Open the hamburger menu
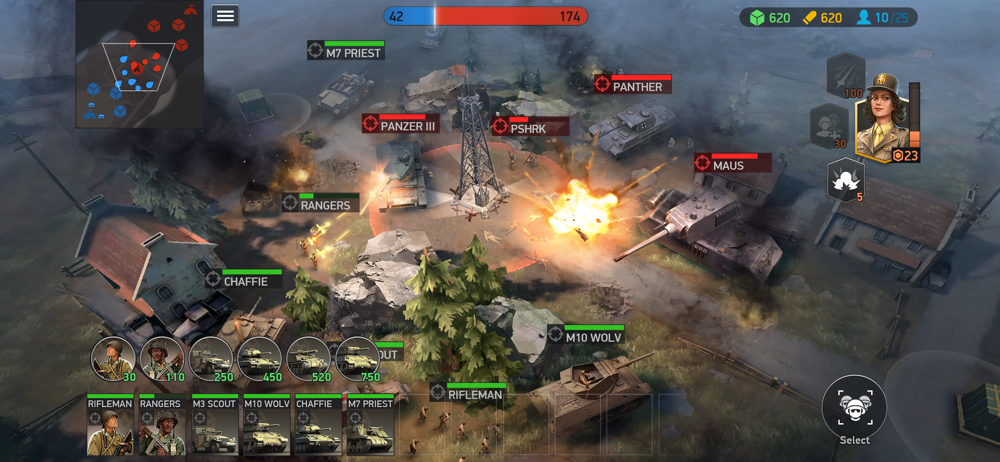The image size is (1000, 462). pyautogui.click(x=225, y=15)
